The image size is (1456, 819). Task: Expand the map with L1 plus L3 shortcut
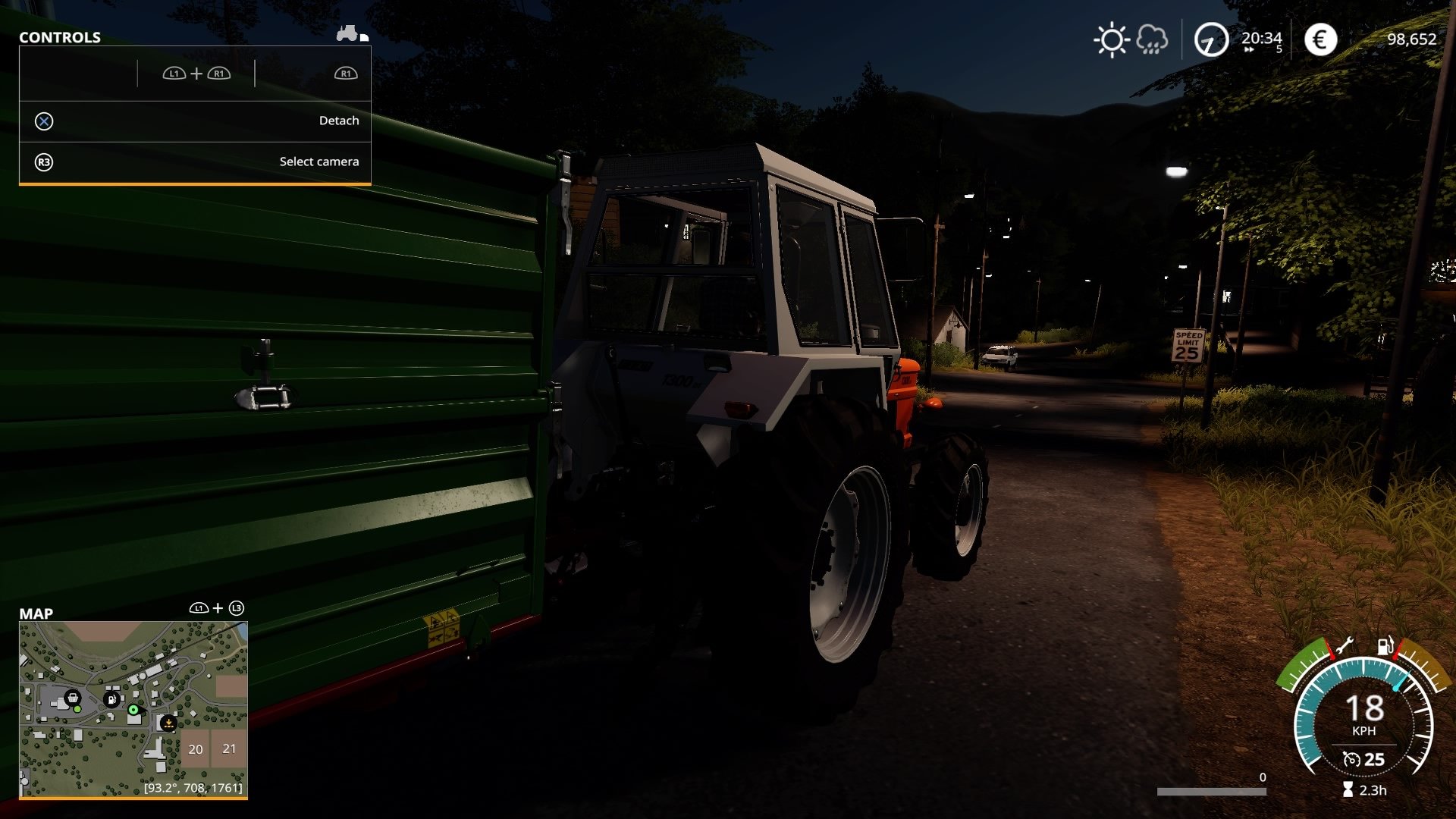click(218, 607)
